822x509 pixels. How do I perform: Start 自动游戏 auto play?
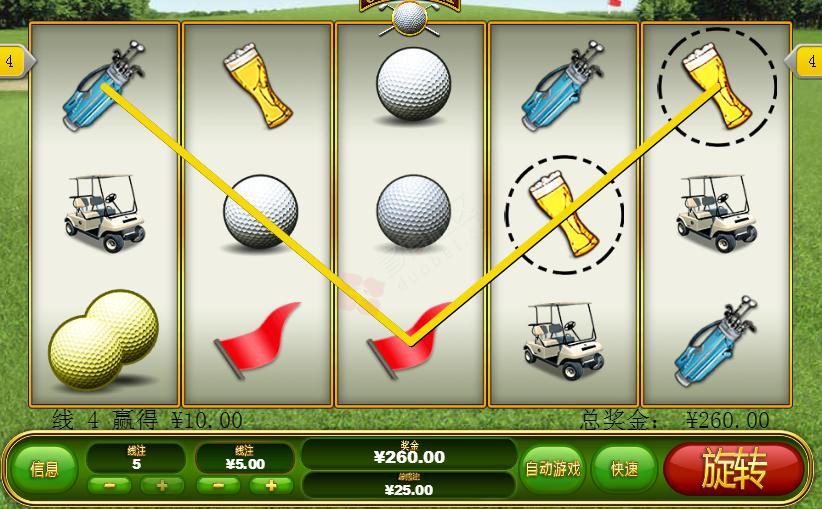click(x=553, y=468)
